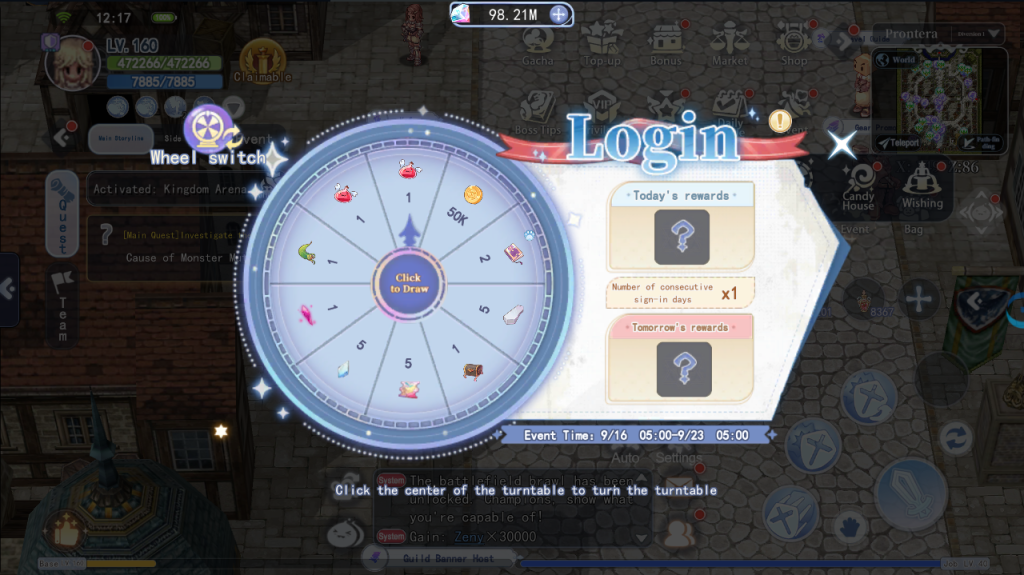1024x575 pixels.
Task: Open the Market menu
Action: 729,45
